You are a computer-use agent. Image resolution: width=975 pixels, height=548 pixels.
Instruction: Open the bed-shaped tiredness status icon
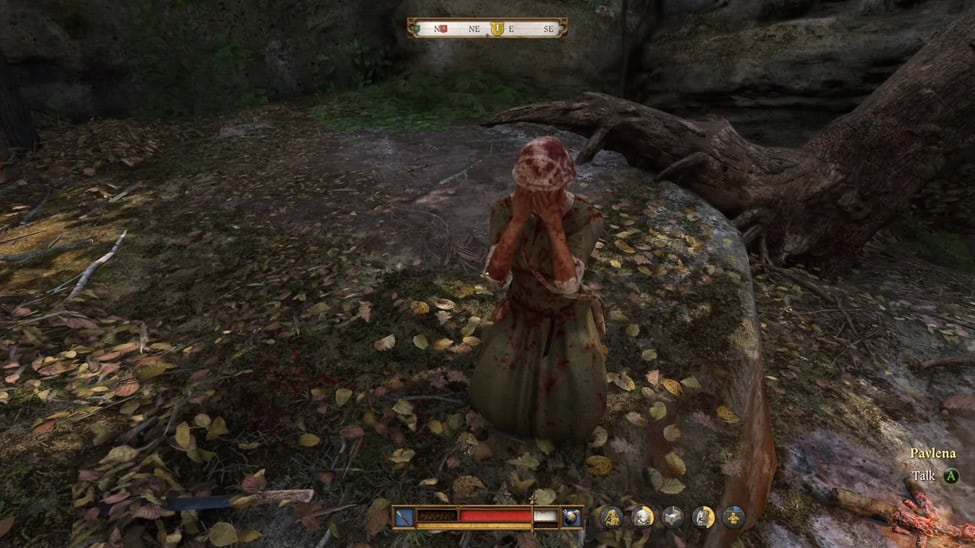point(673,516)
